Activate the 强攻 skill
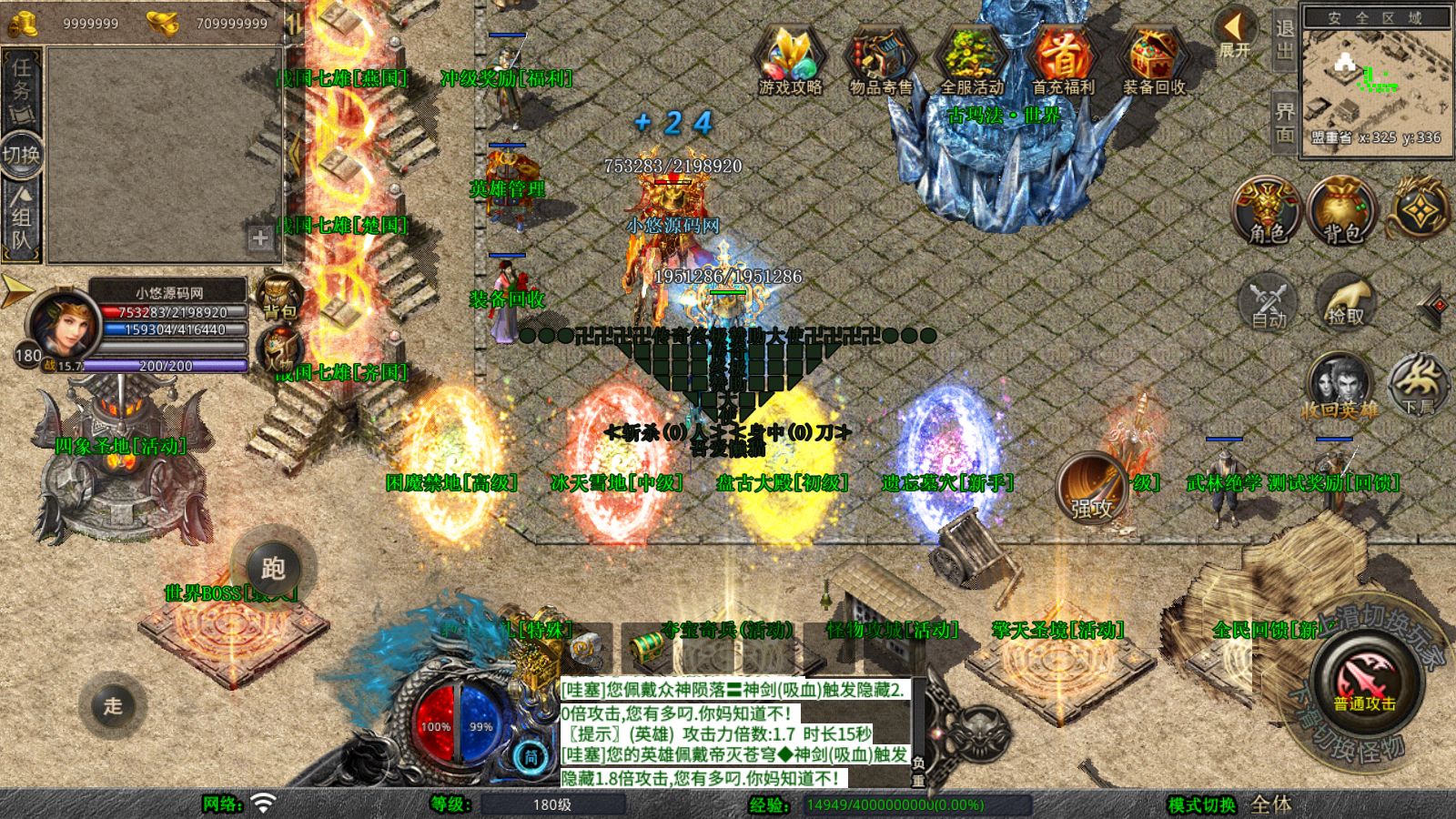 (1091, 488)
